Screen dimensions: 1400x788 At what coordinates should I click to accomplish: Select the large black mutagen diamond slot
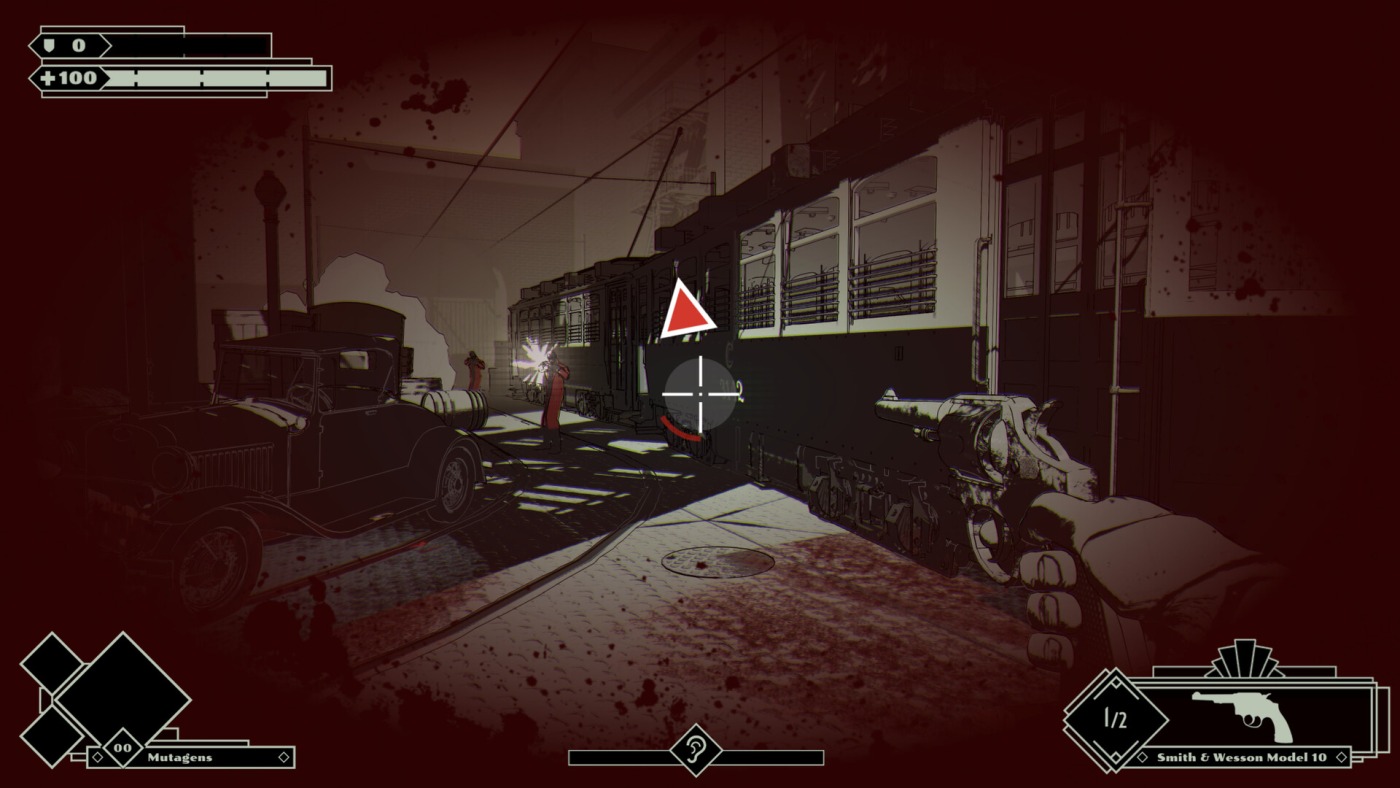coord(121,694)
